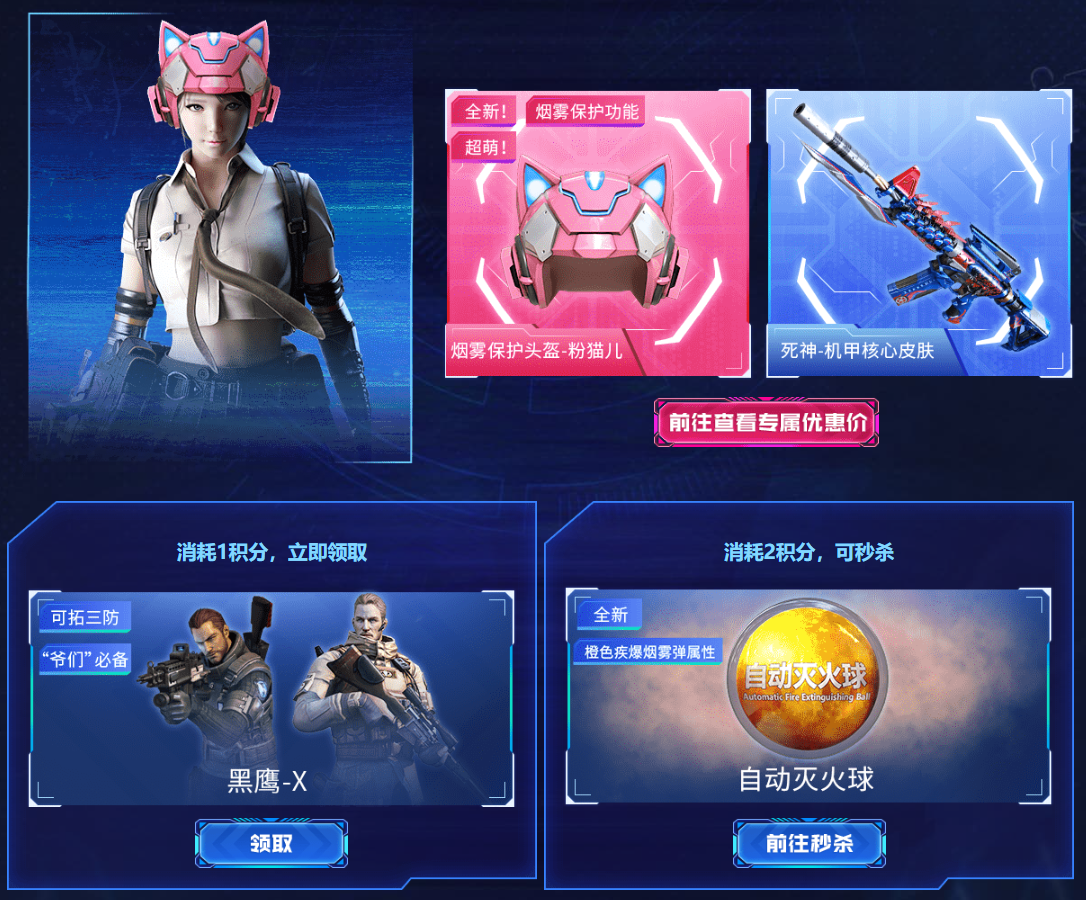Open the 自动灭火球 item panel

(808, 696)
